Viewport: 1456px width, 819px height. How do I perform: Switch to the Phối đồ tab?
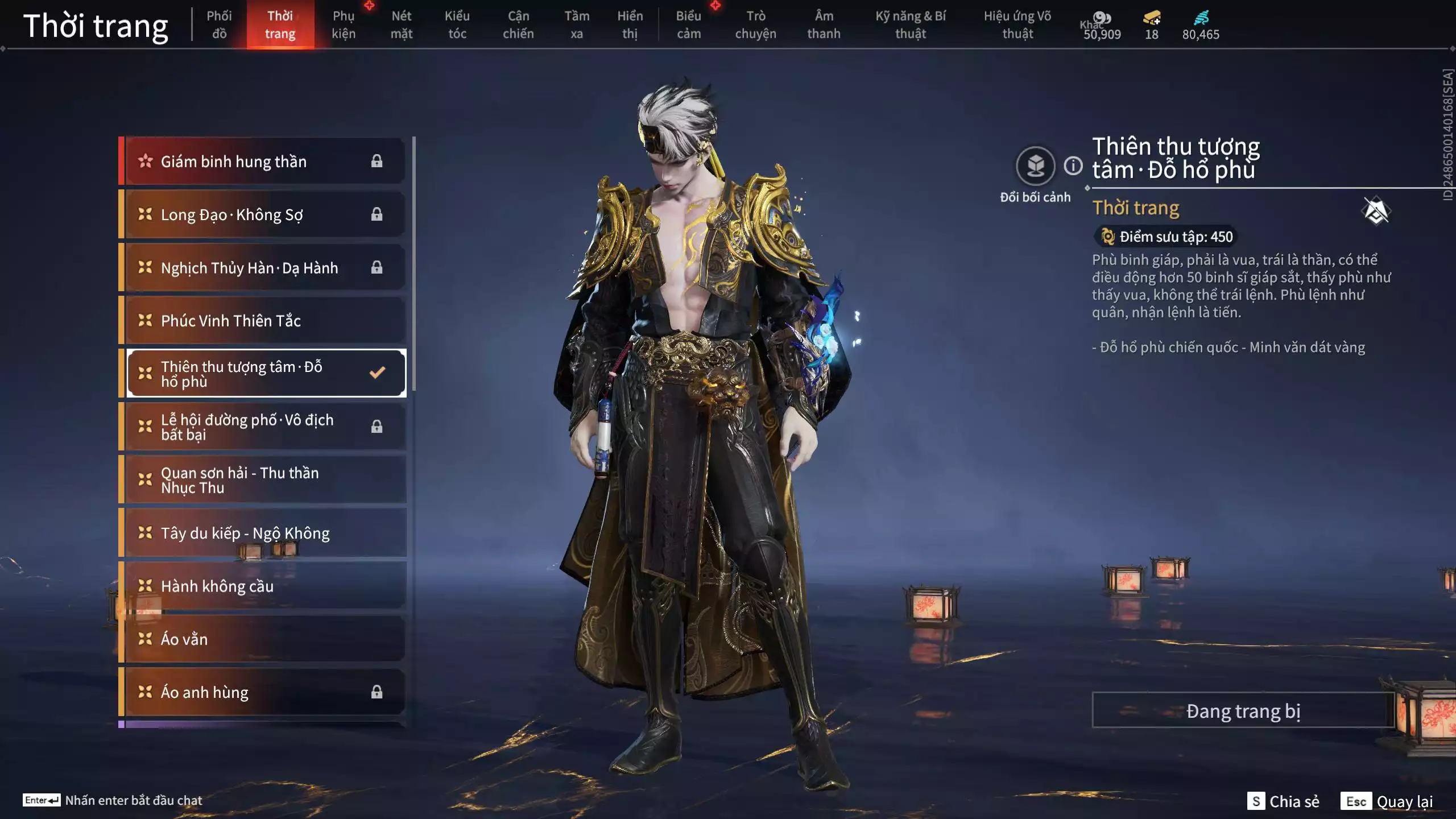click(x=219, y=25)
